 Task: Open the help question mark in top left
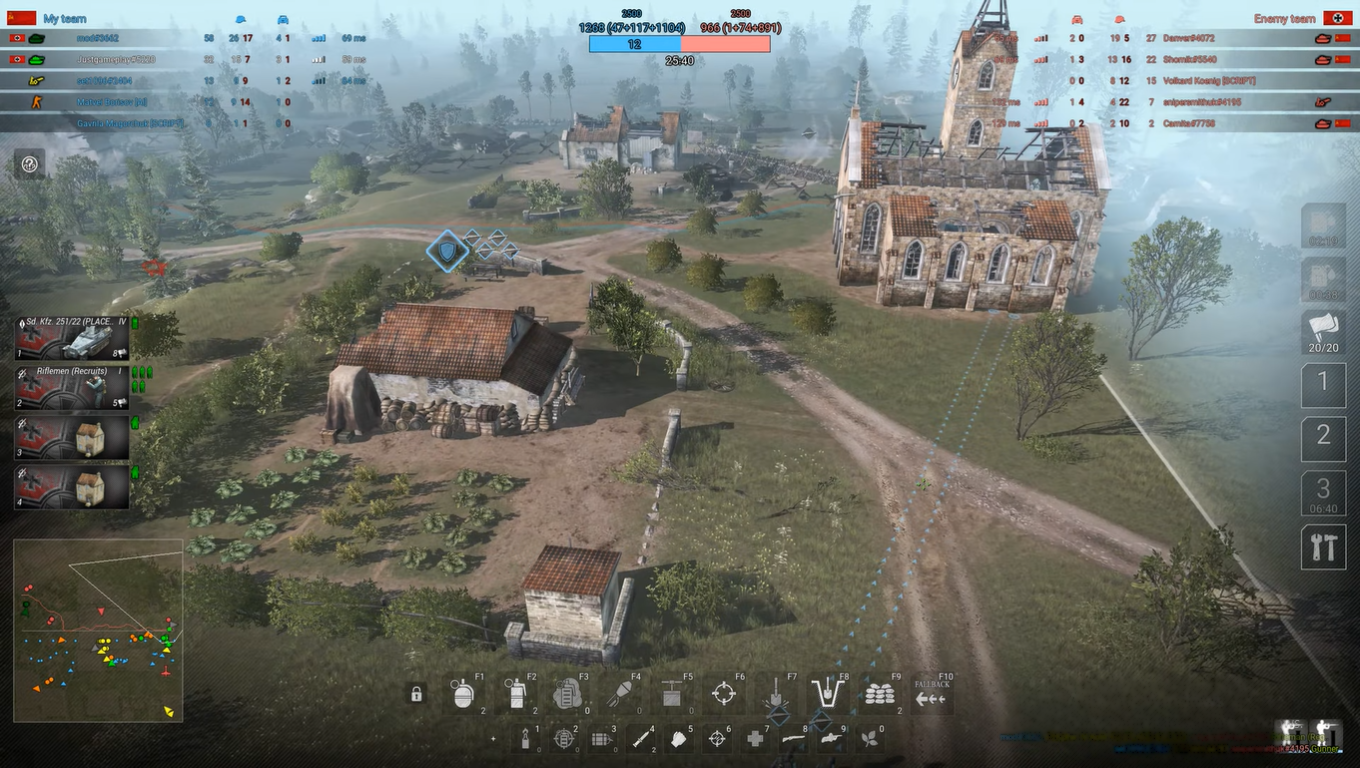click(x=29, y=163)
